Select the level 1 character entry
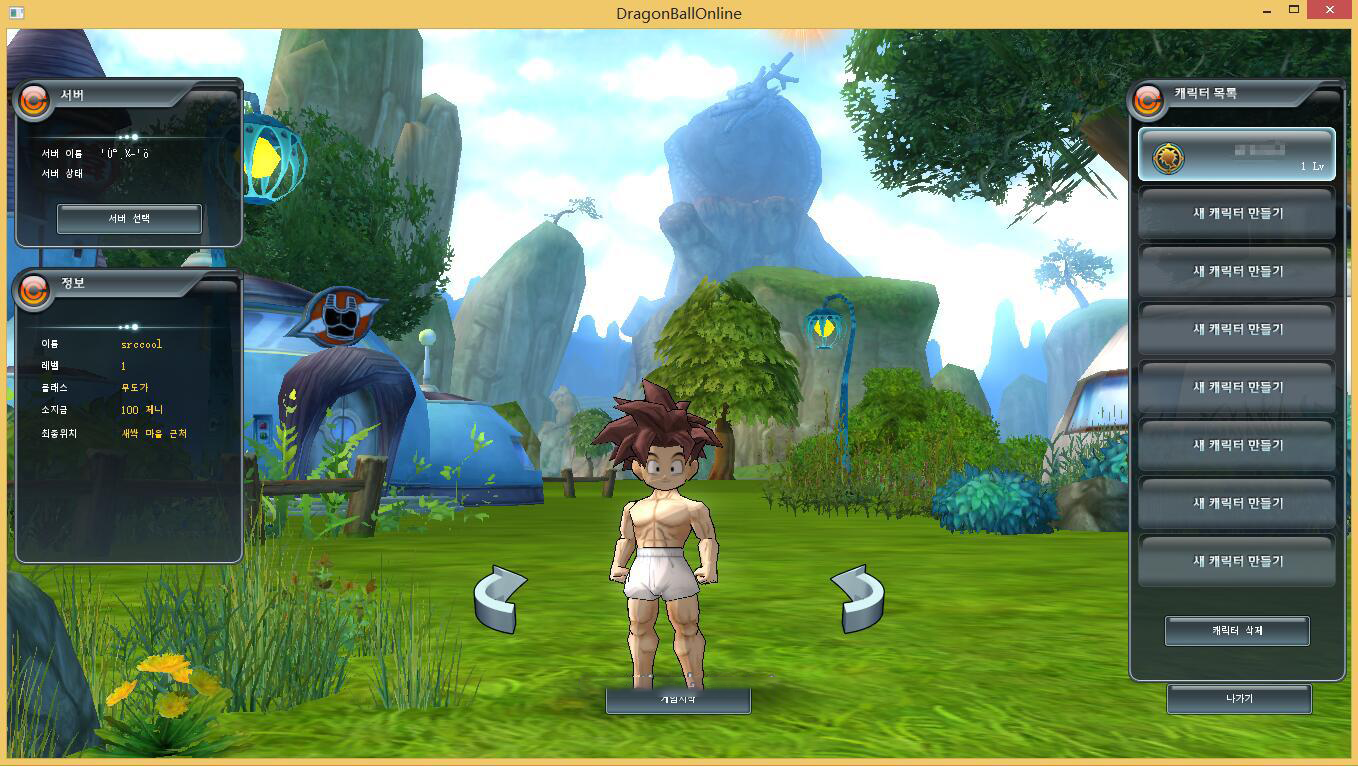1358x767 pixels. [x=1236, y=157]
